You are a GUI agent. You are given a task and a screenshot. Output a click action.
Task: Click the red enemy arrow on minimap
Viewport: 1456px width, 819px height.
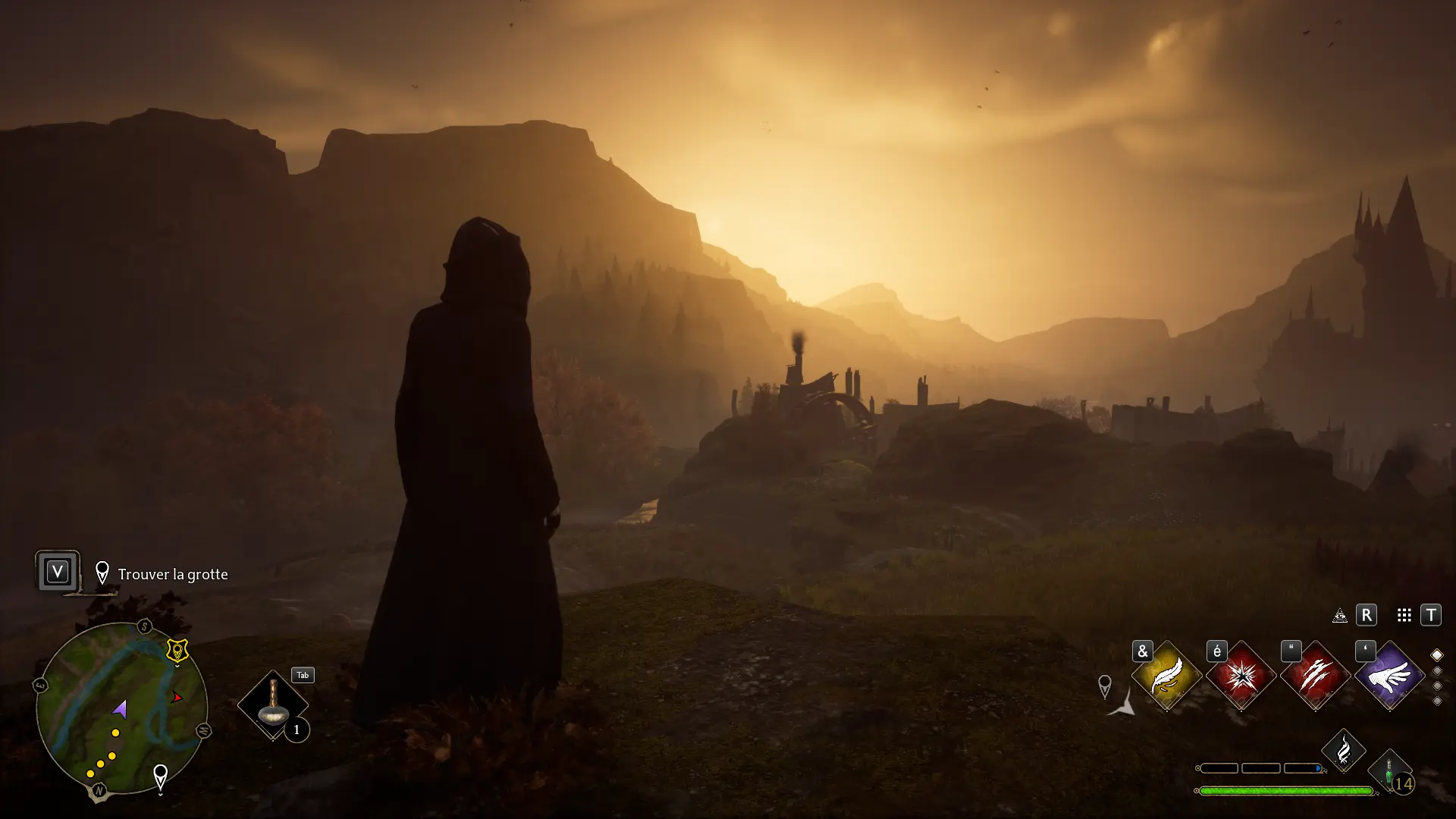tap(177, 697)
